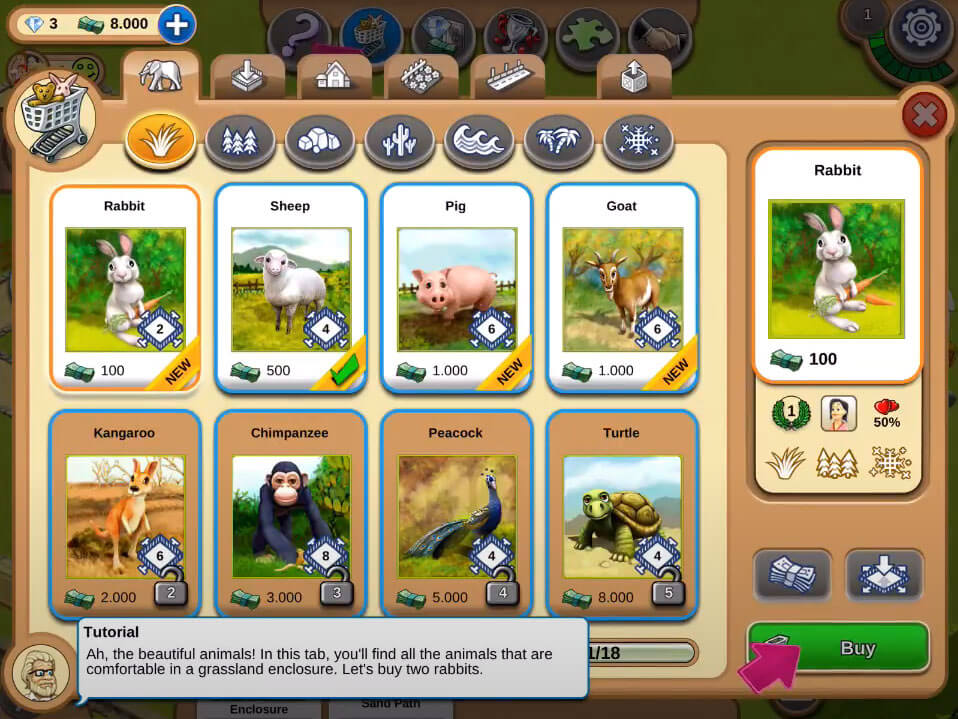Screen dimensions: 958x719
Task: Select the Peacock card
Action: (456, 514)
